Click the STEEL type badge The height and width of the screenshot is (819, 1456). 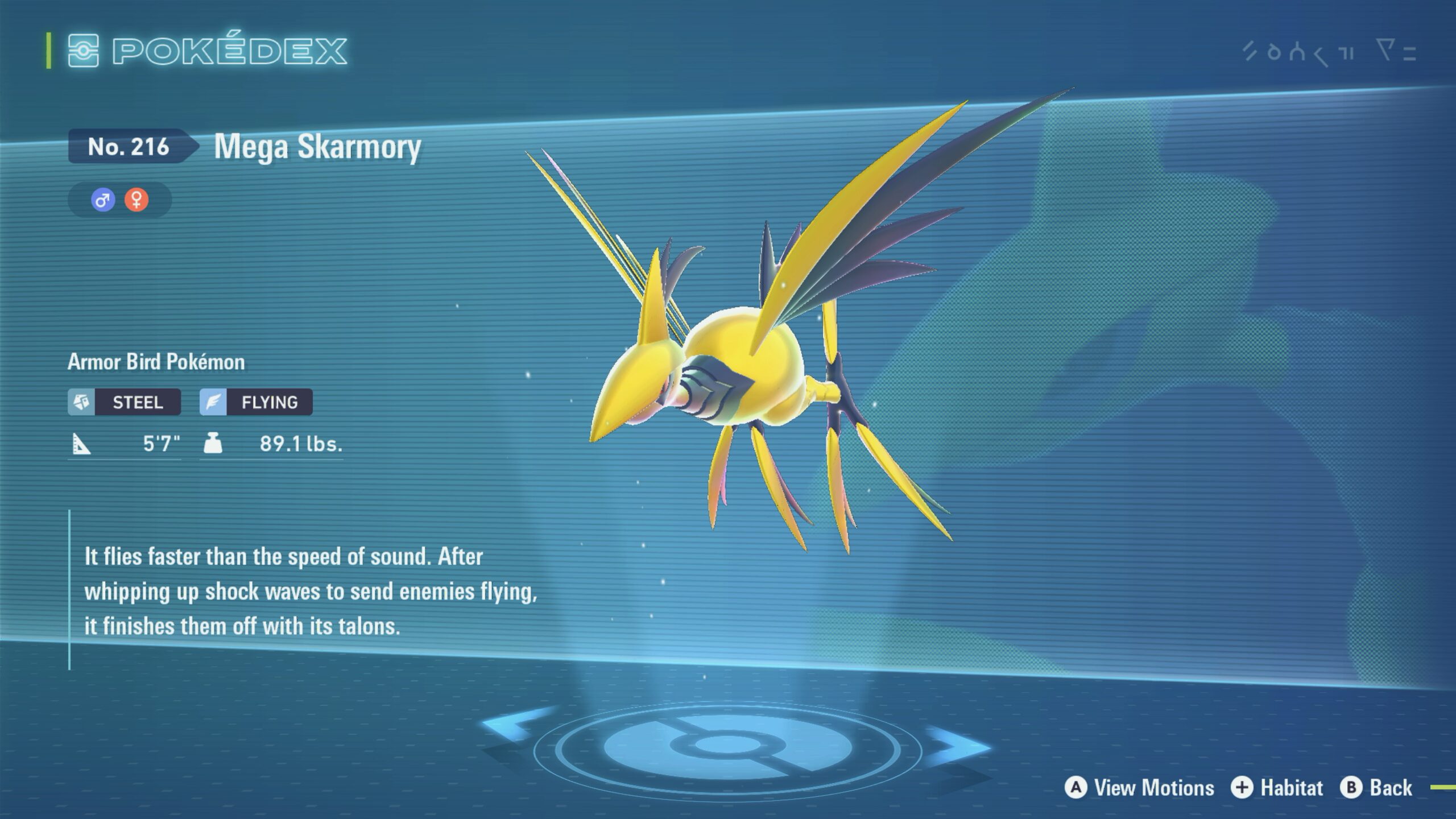pyautogui.click(x=125, y=402)
